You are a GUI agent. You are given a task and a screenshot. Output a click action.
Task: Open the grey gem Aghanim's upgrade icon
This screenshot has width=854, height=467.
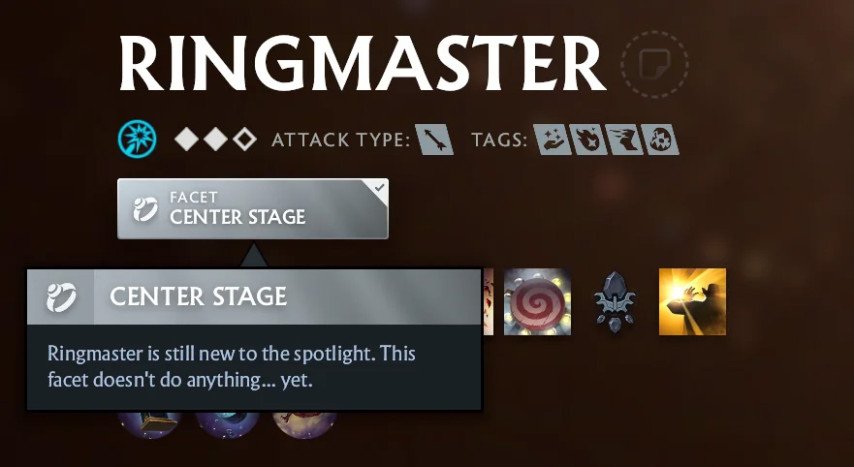click(x=614, y=302)
